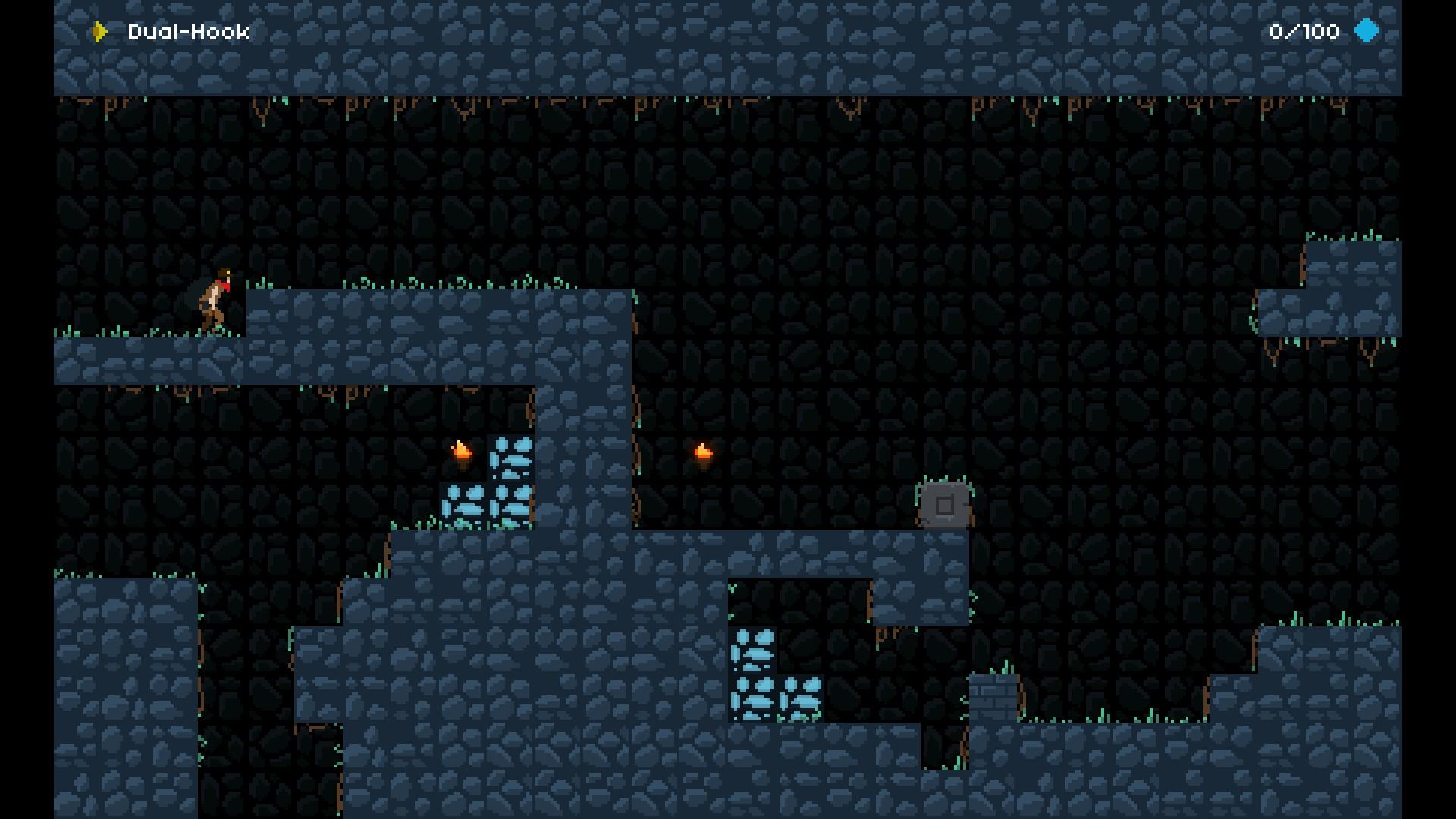Screen dimensions: 1456x819
Task: Select the yellow Dual-Hook ability icon
Action: tap(99, 32)
